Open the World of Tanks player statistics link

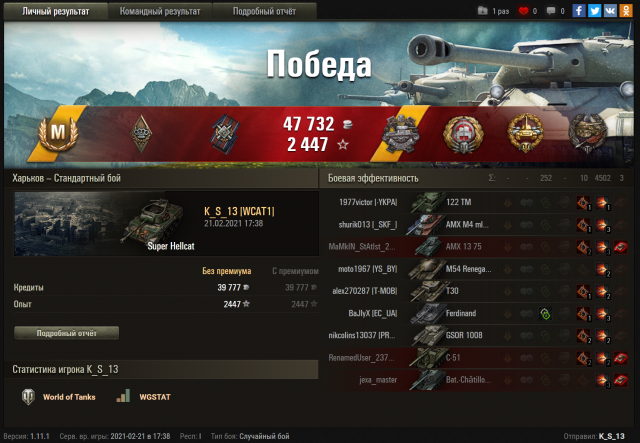click(60, 398)
